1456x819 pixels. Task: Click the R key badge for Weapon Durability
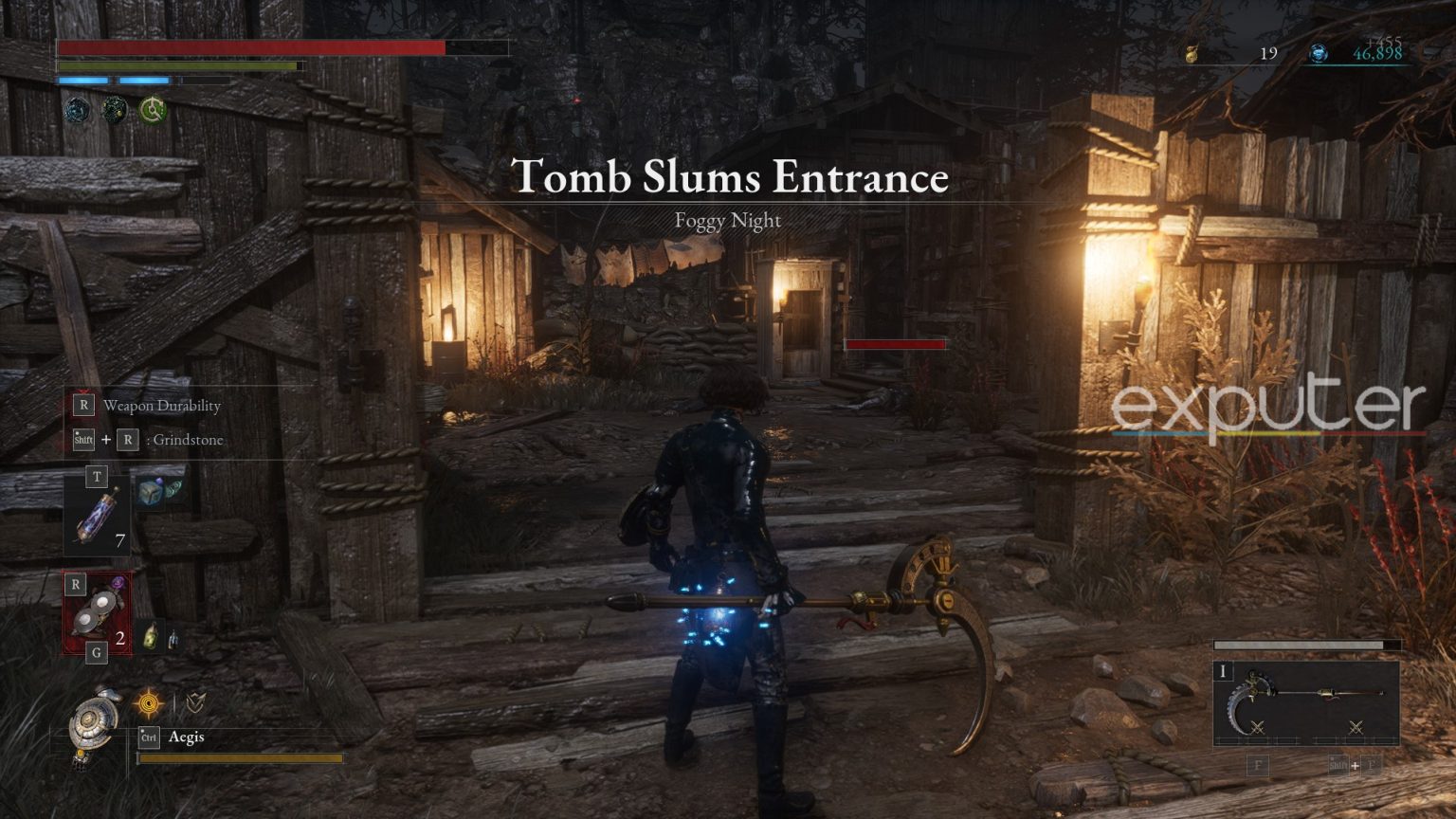point(82,405)
